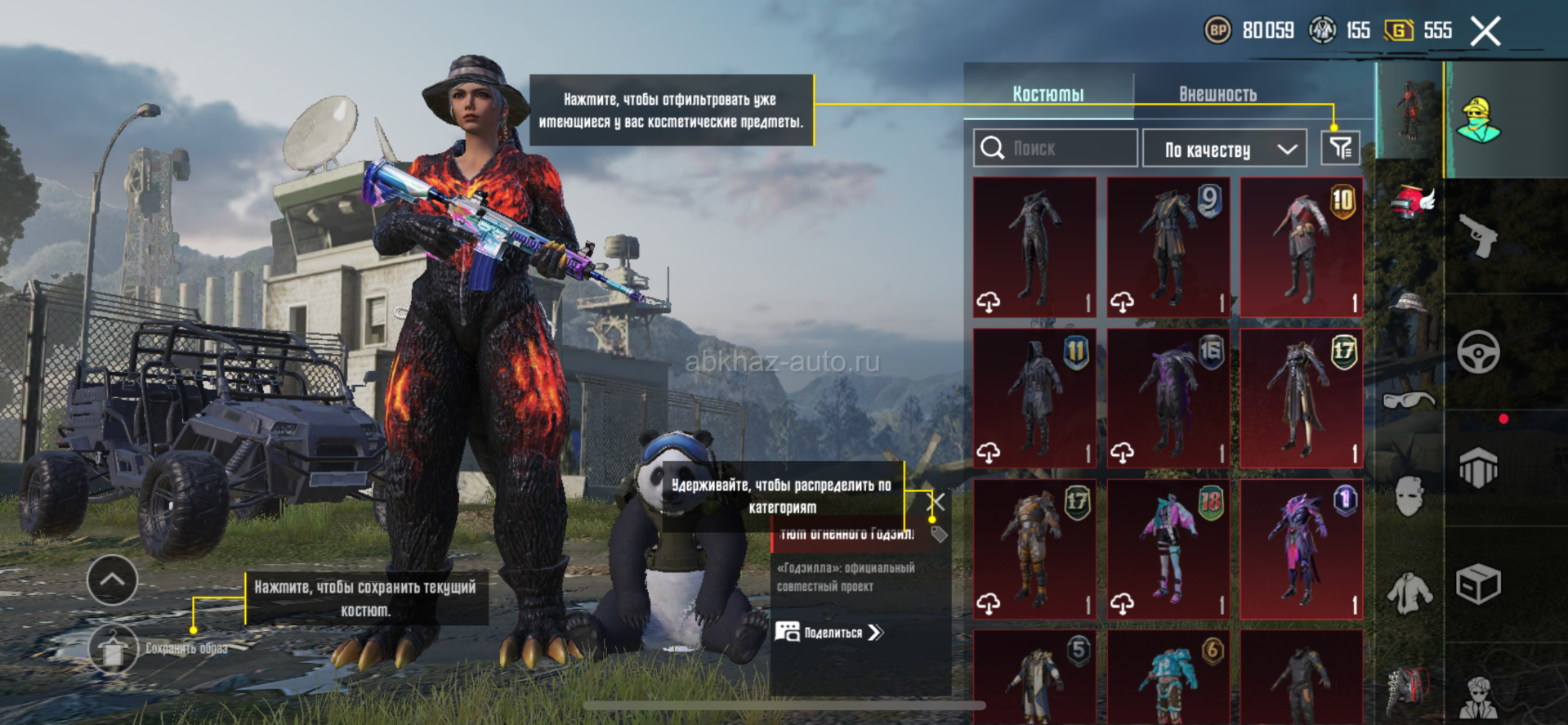Choose the pink costume with badge 18

[x=1168, y=548]
